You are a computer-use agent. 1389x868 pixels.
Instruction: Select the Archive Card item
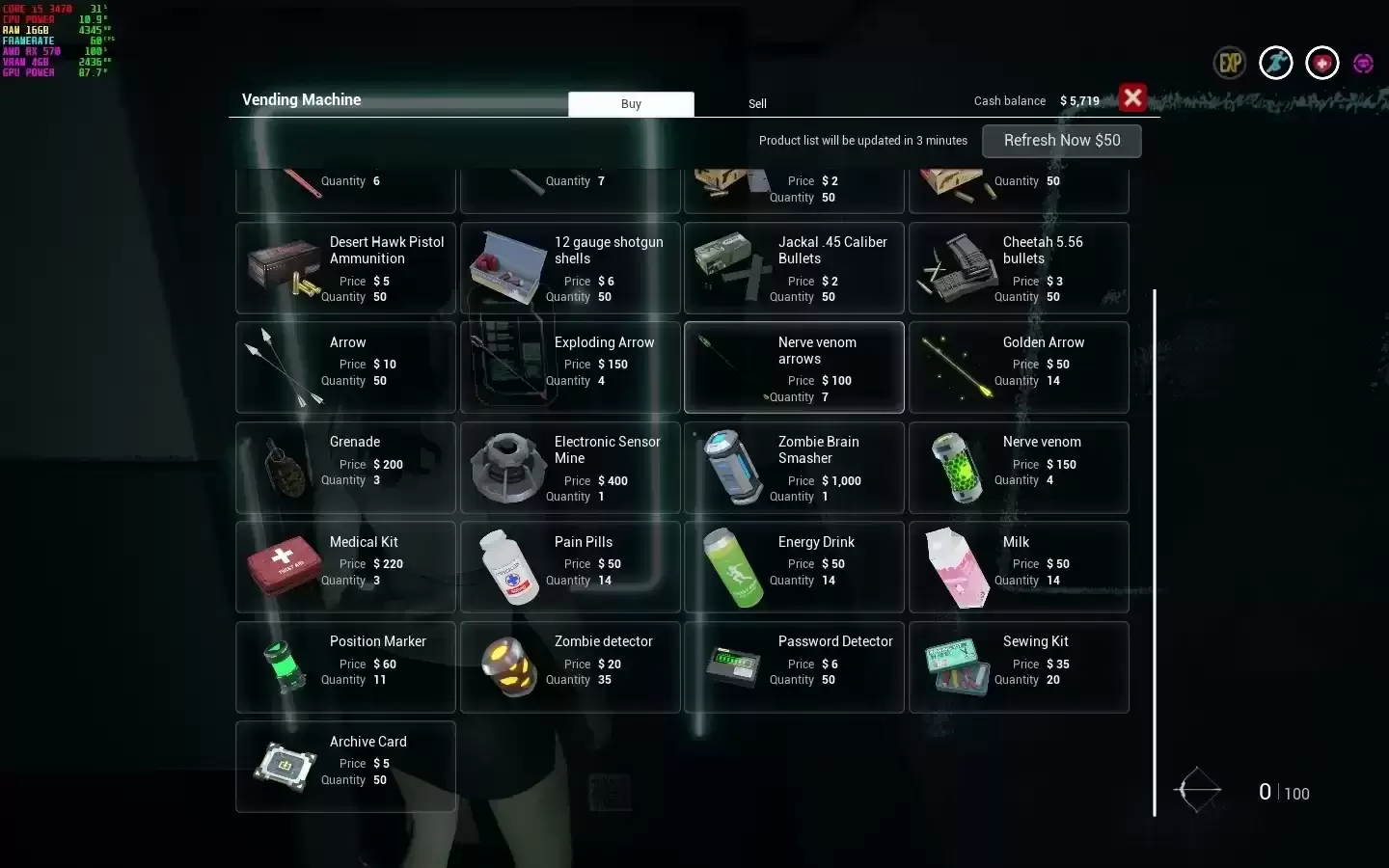345,767
